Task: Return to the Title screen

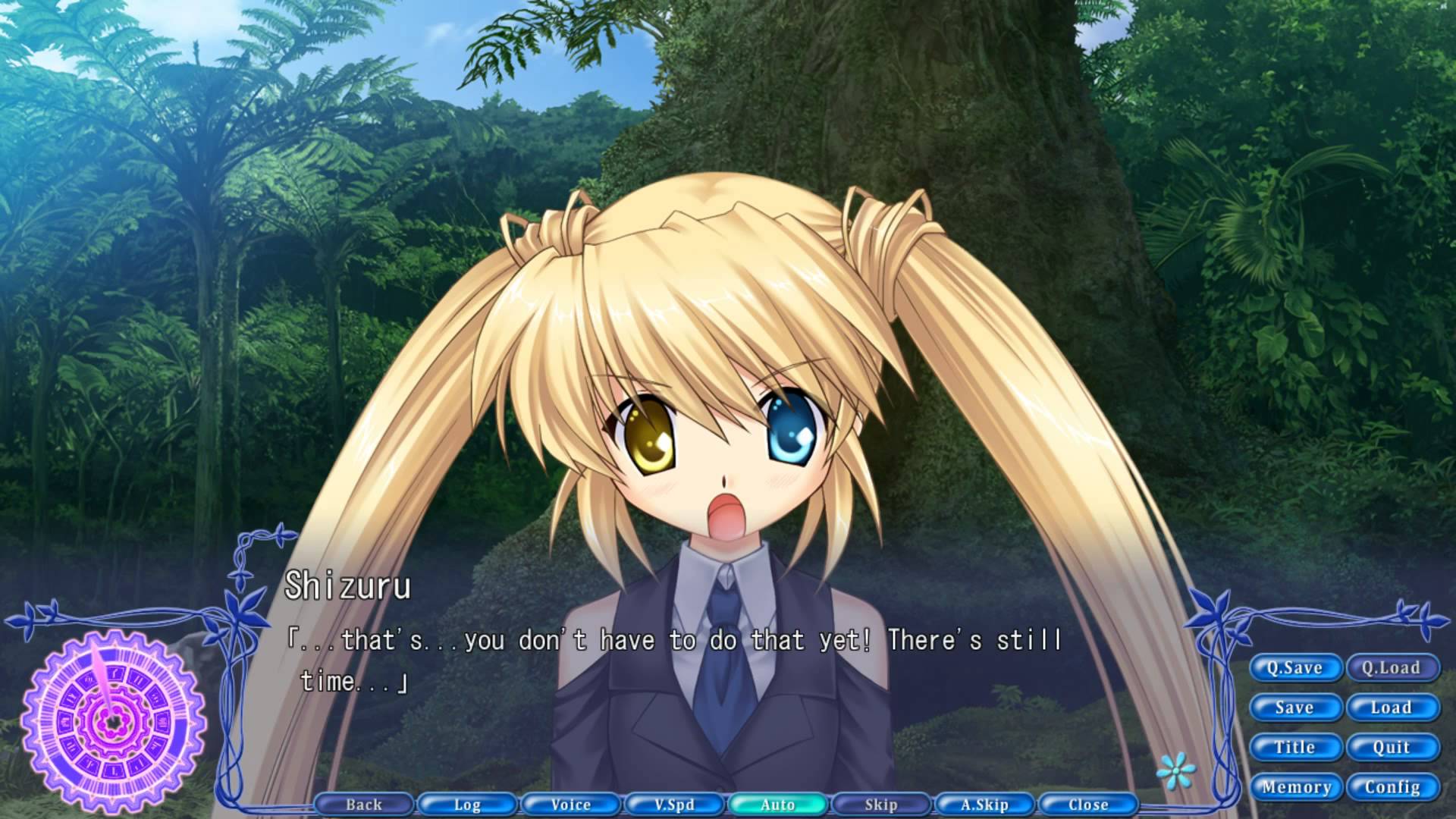Action: coord(1294,748)
